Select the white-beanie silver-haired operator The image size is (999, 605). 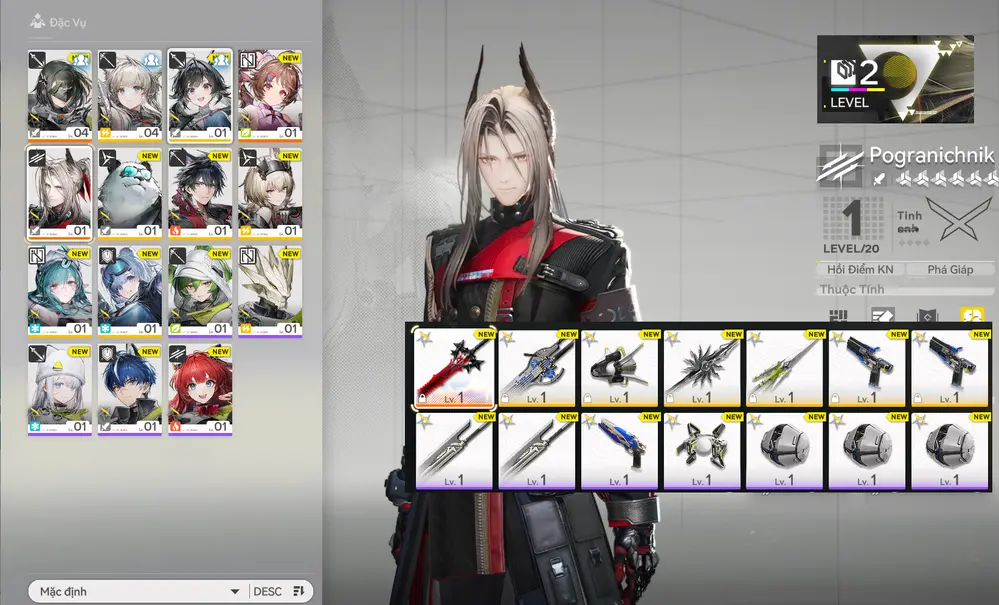[x=60, y=388]
